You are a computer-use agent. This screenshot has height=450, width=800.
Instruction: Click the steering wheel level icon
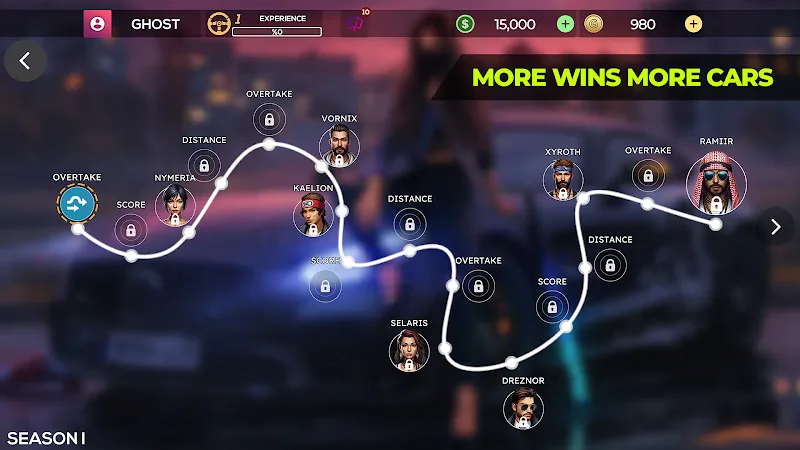(x=217, y=24)
